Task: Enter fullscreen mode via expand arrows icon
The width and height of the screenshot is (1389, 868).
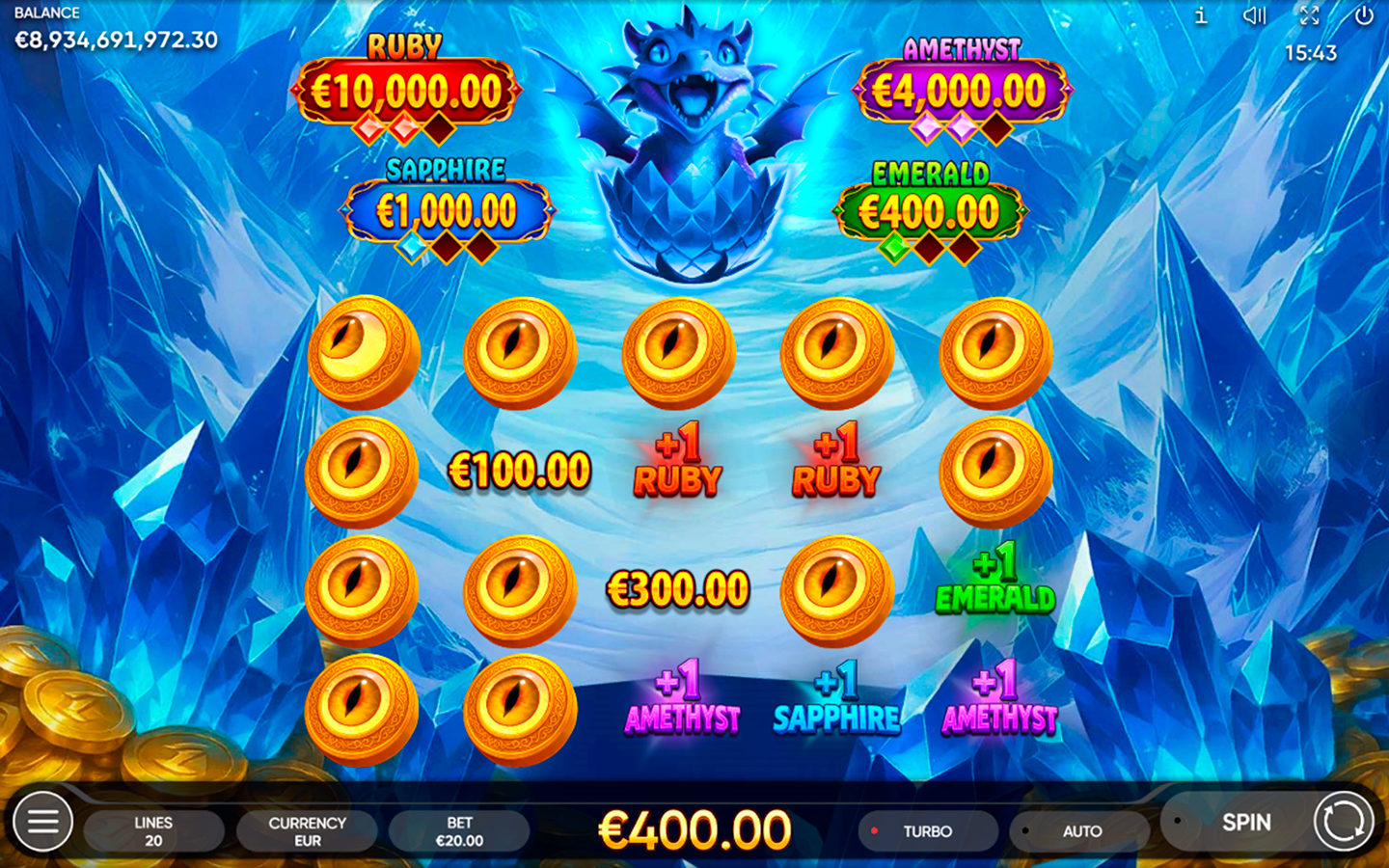Action: tap(1308, 14)
